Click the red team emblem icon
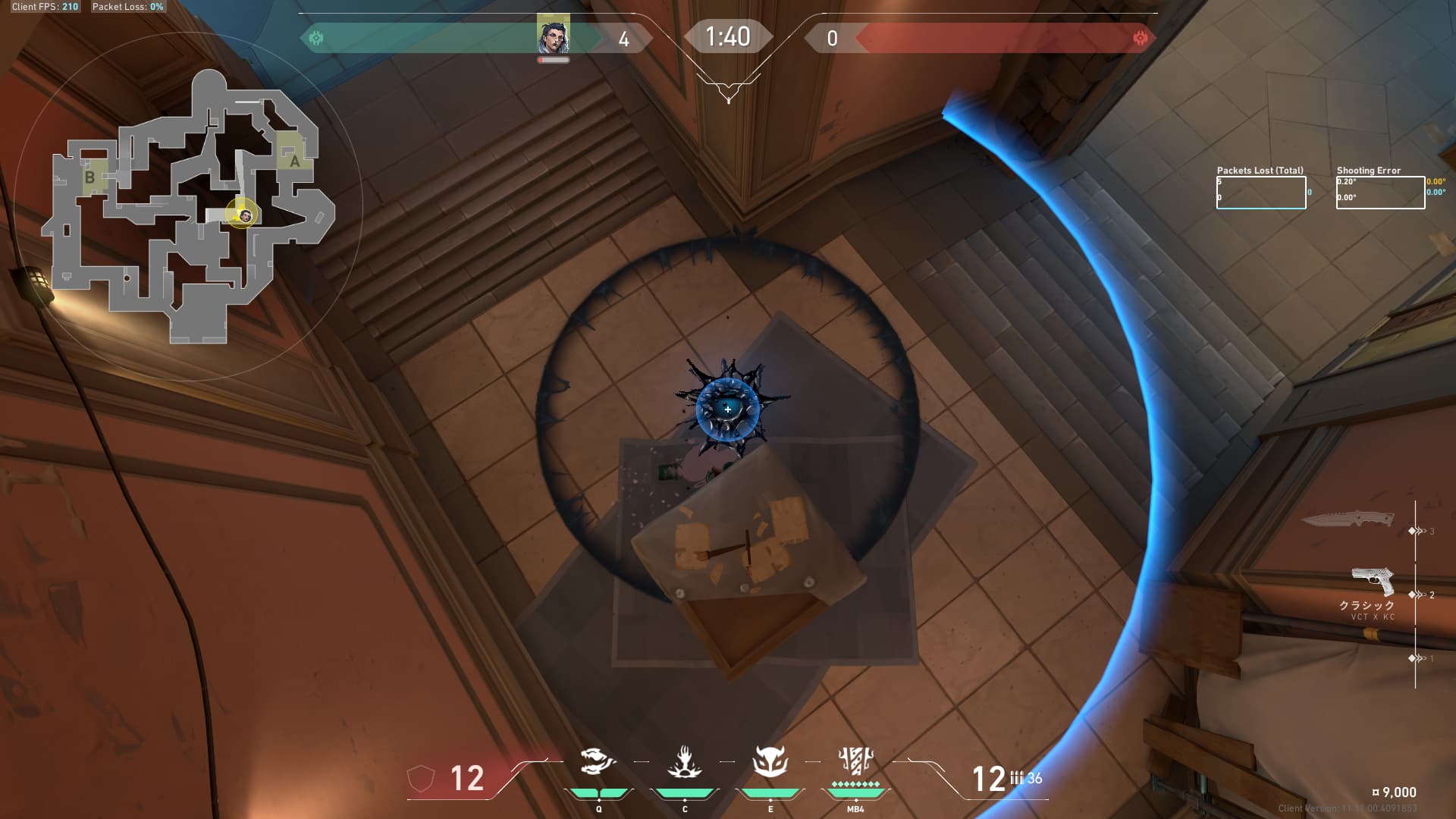Screen dimensions: 1456x819 1139,38
